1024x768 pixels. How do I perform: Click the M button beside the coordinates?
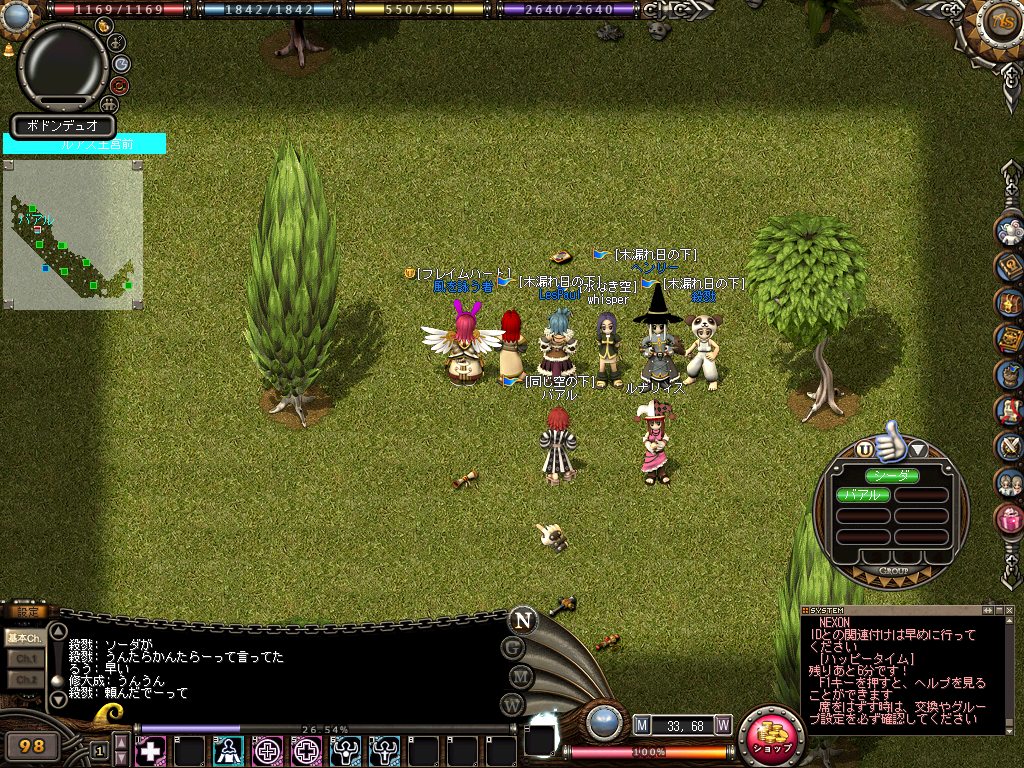(x=642, y=724)
